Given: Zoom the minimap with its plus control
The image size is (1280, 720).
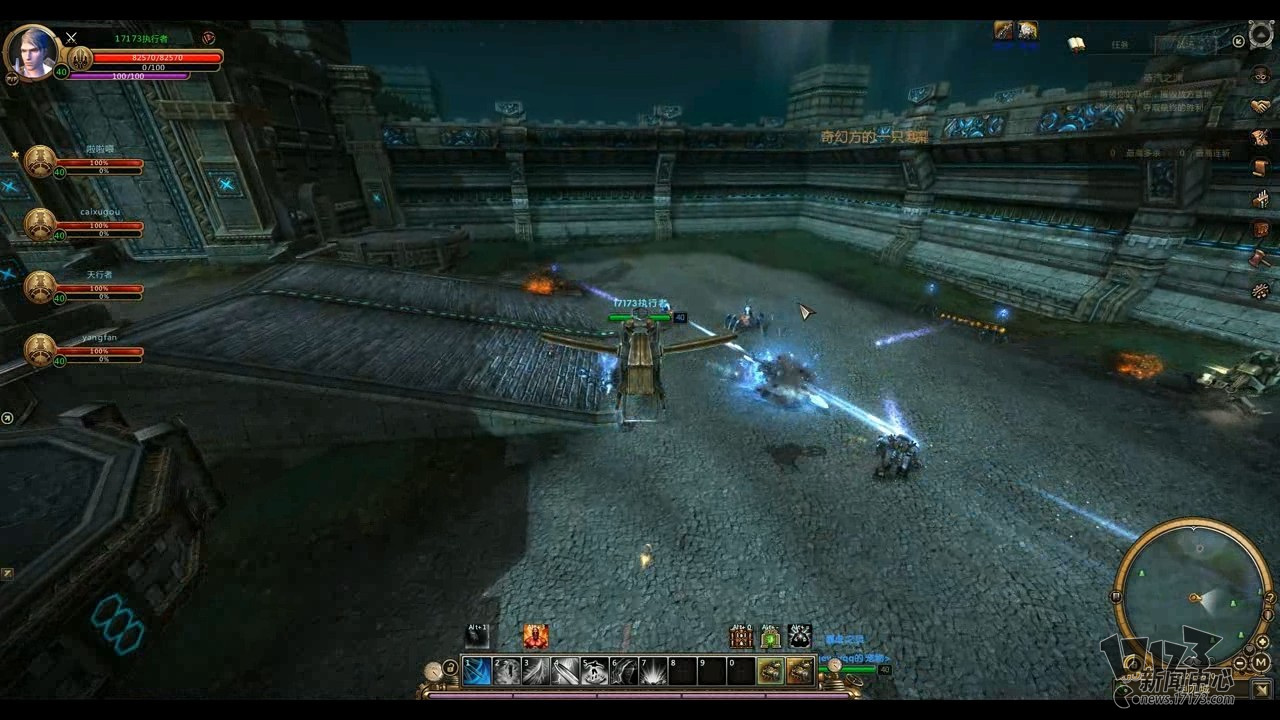Looking at the screenshot, I should coord(1261,642).
